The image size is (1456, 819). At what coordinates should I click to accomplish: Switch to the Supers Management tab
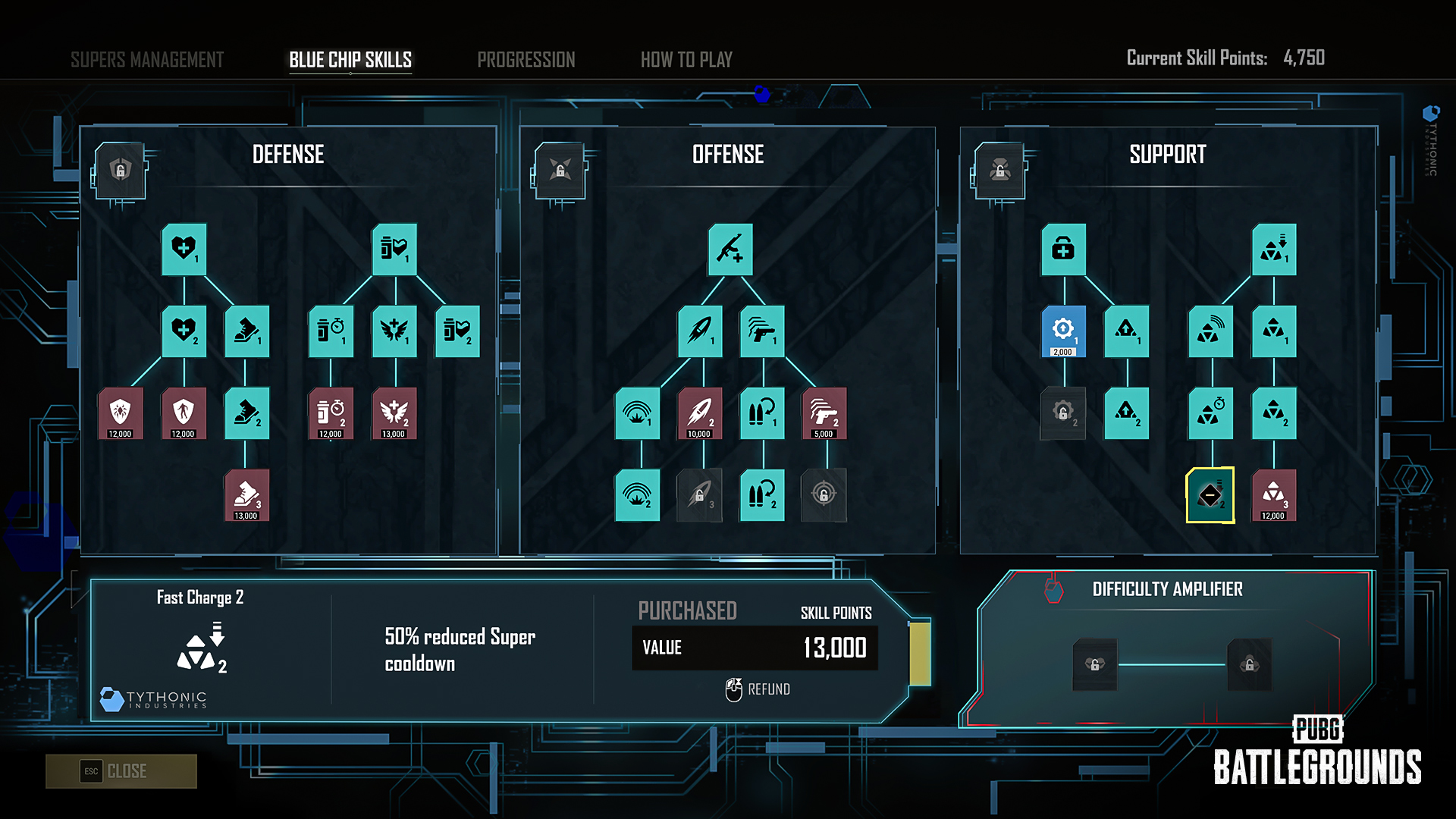coord(147,60)
